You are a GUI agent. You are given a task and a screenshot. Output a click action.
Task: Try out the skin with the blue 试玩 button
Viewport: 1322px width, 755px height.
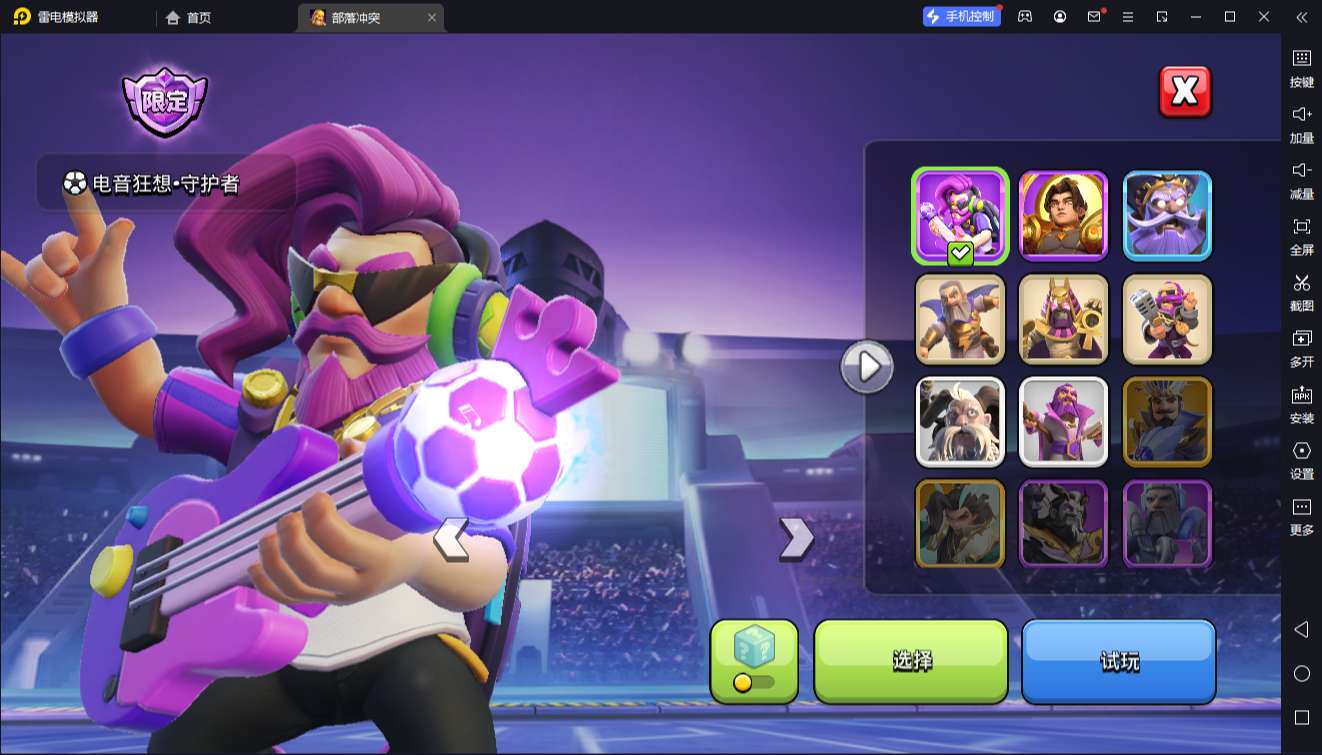click(1118, 660)
